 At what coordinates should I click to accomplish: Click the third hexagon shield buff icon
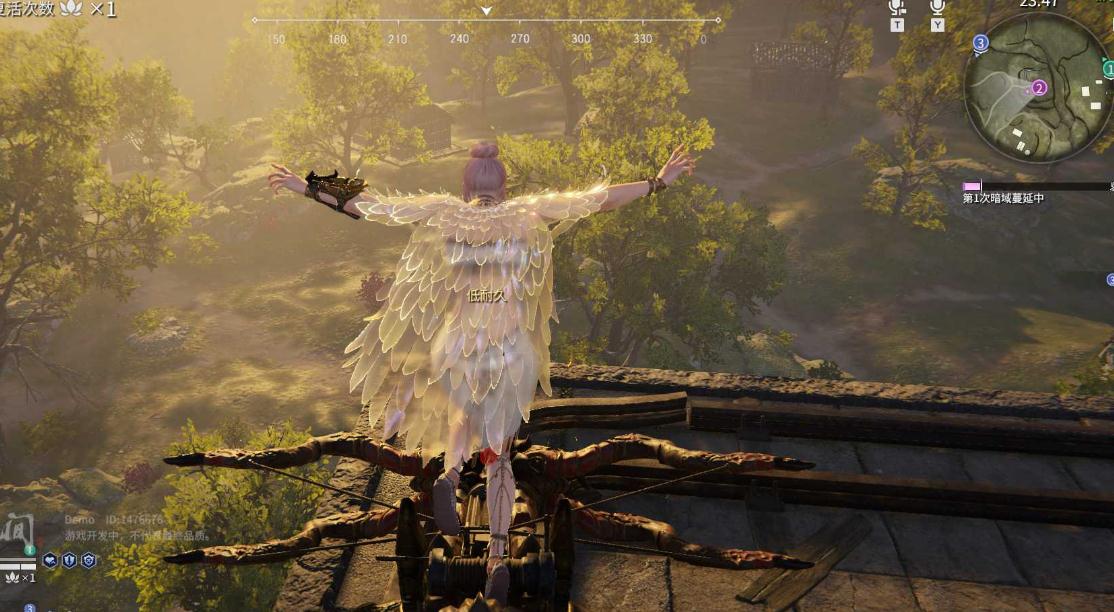(88, 560)
